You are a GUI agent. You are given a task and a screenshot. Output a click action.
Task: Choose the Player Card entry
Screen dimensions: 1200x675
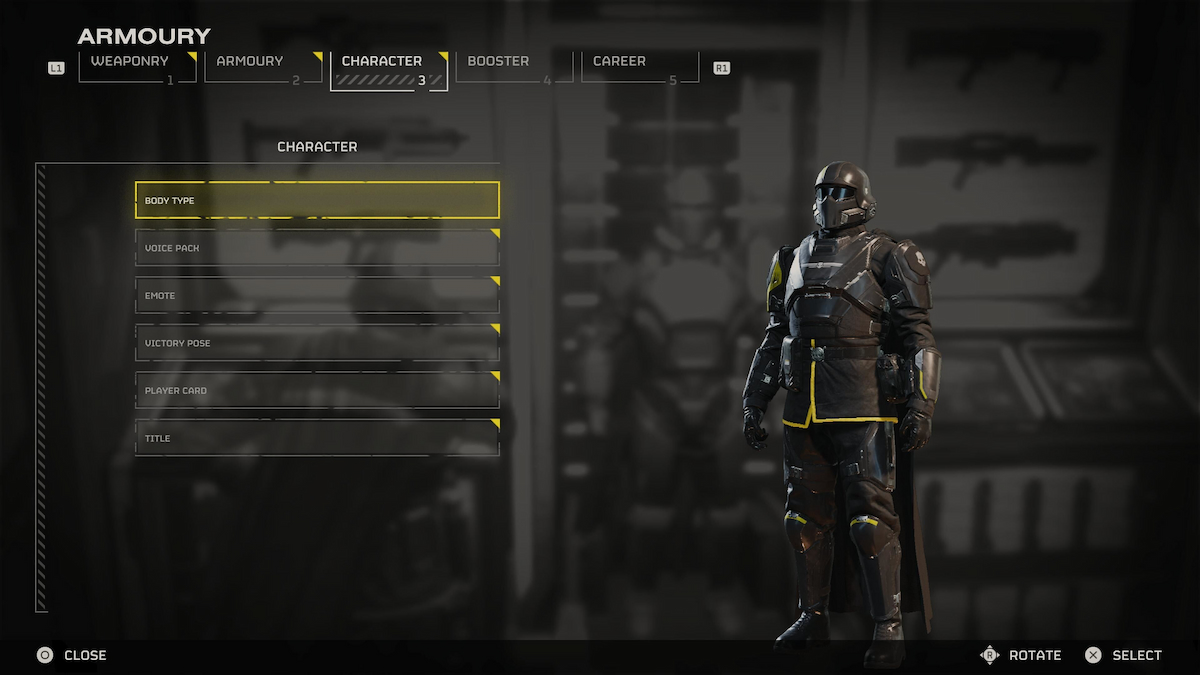317,390
